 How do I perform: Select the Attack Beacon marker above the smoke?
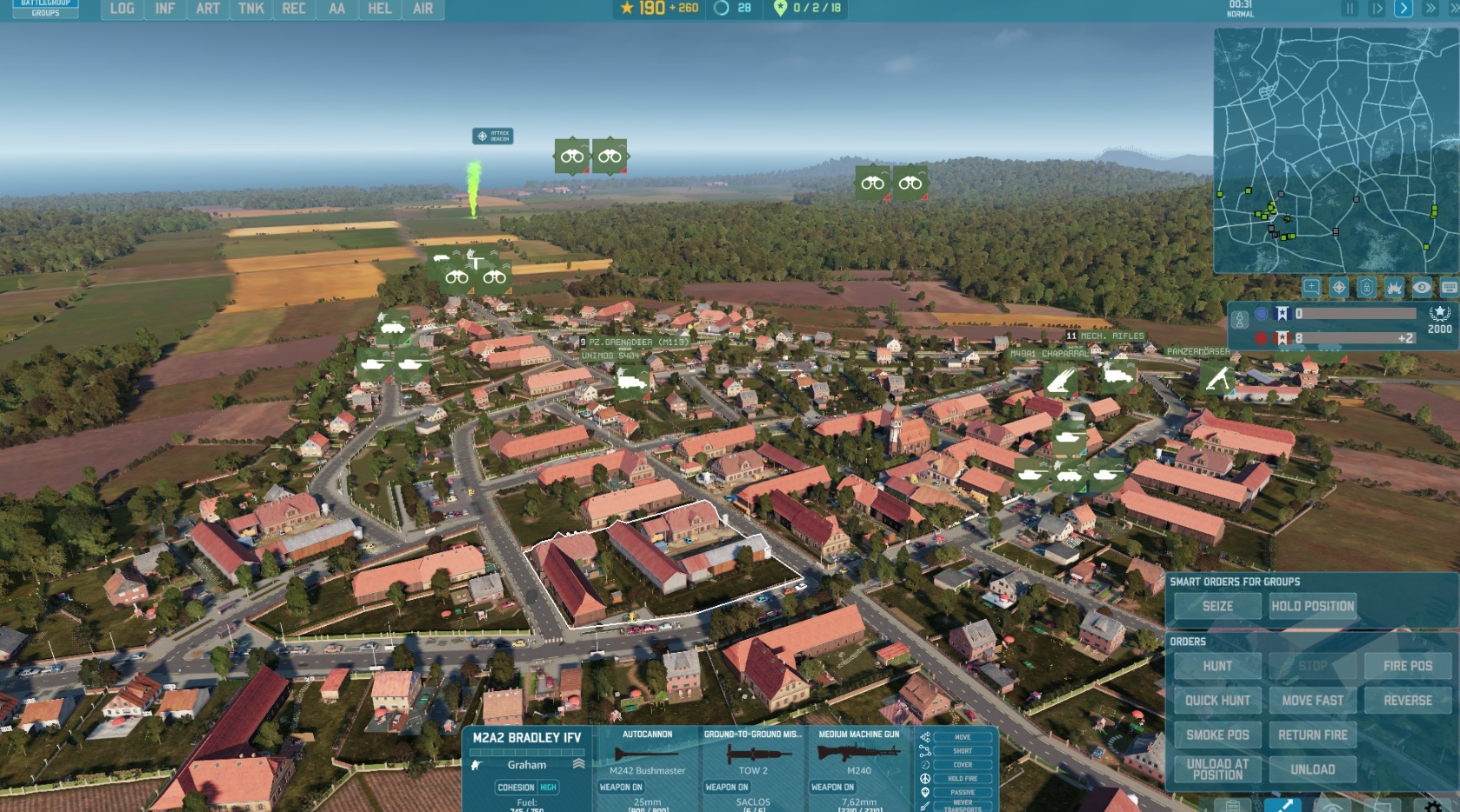491,136
